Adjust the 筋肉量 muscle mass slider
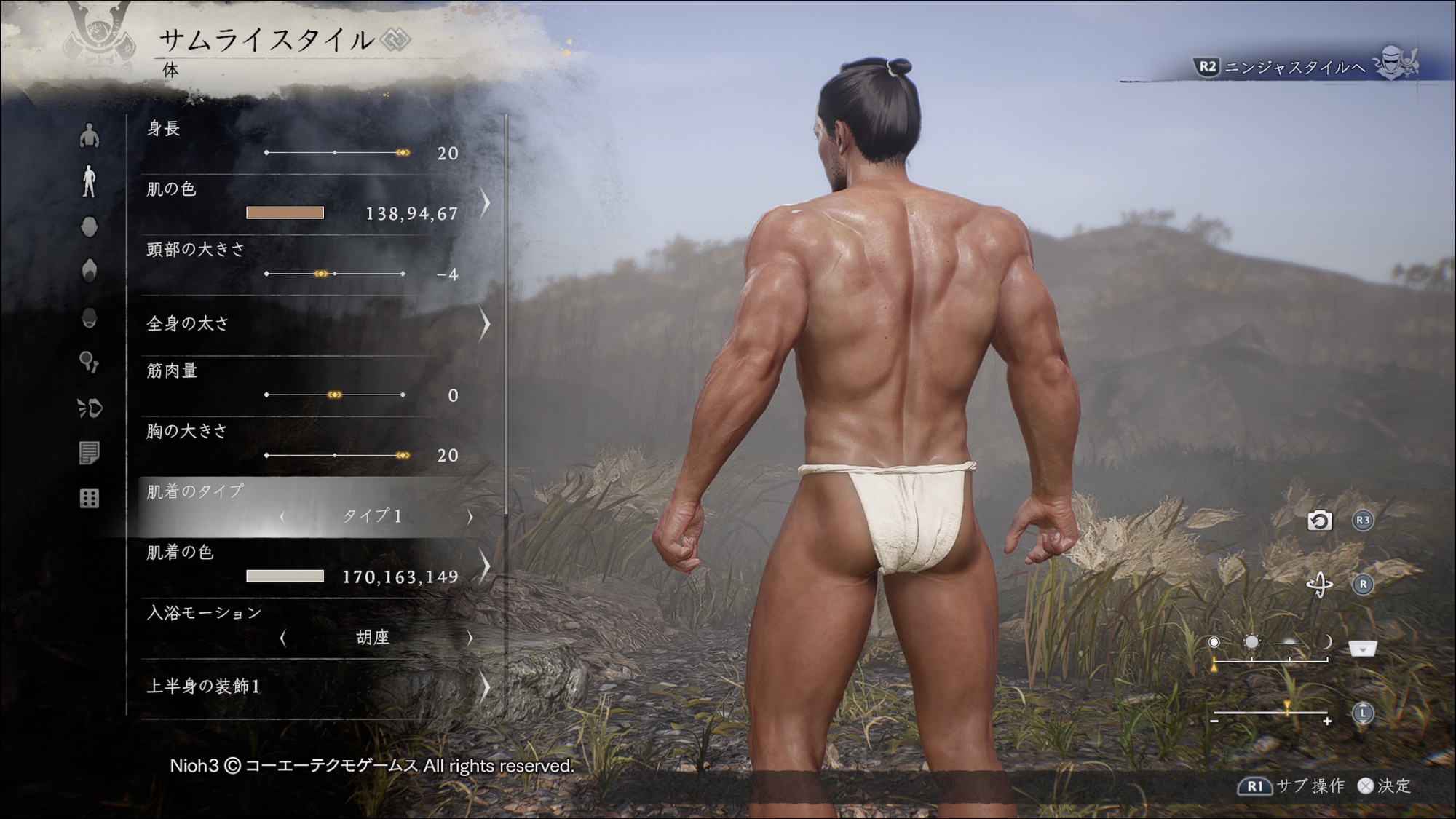This screenshot has height=819, width=1456. pyautogui.click(x=335, y=395)
